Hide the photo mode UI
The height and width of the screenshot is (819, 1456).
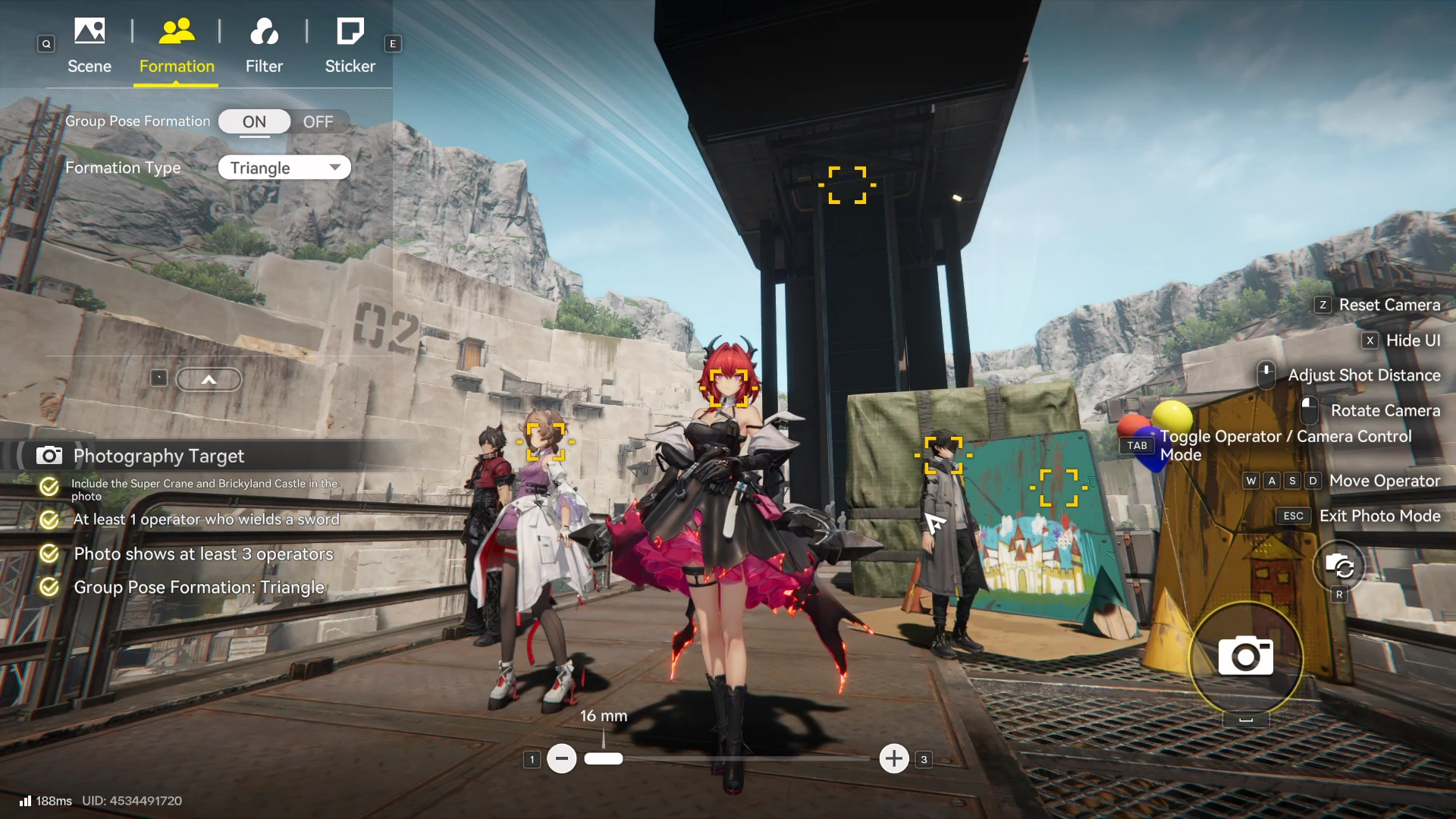click(1412, 340)
